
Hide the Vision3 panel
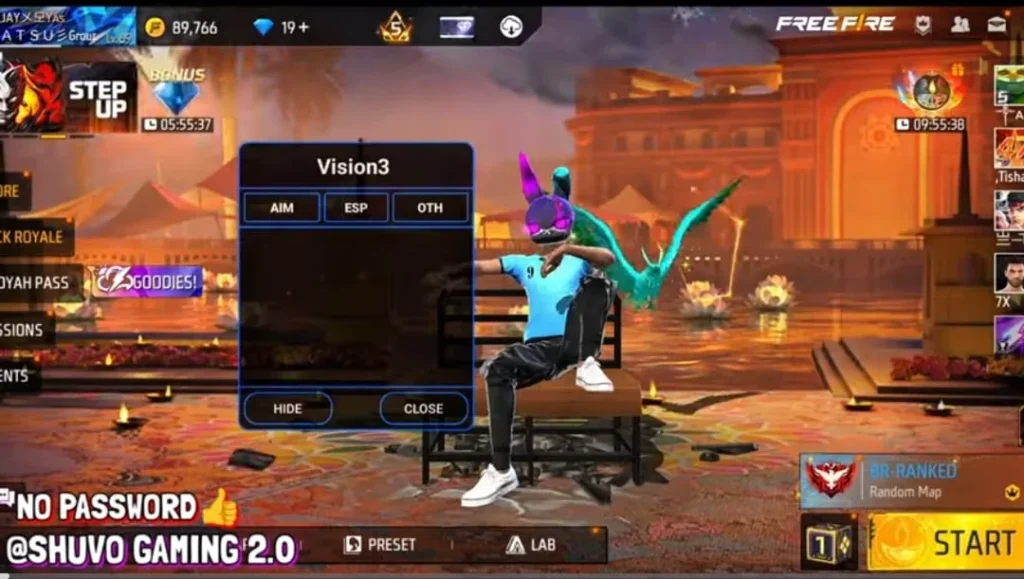tap(287, 408)
